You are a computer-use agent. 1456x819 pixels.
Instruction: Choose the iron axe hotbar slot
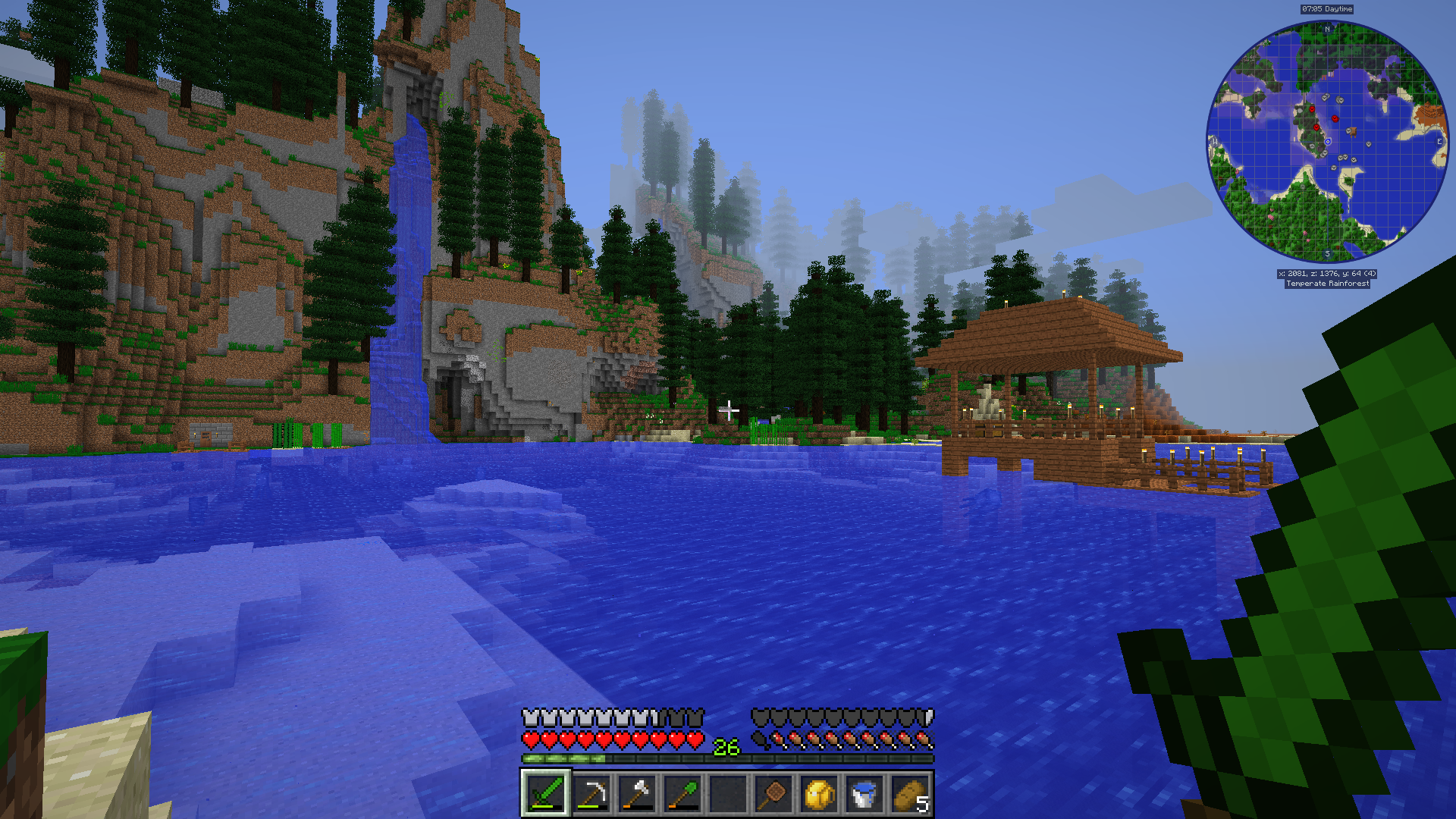(636, 794)
